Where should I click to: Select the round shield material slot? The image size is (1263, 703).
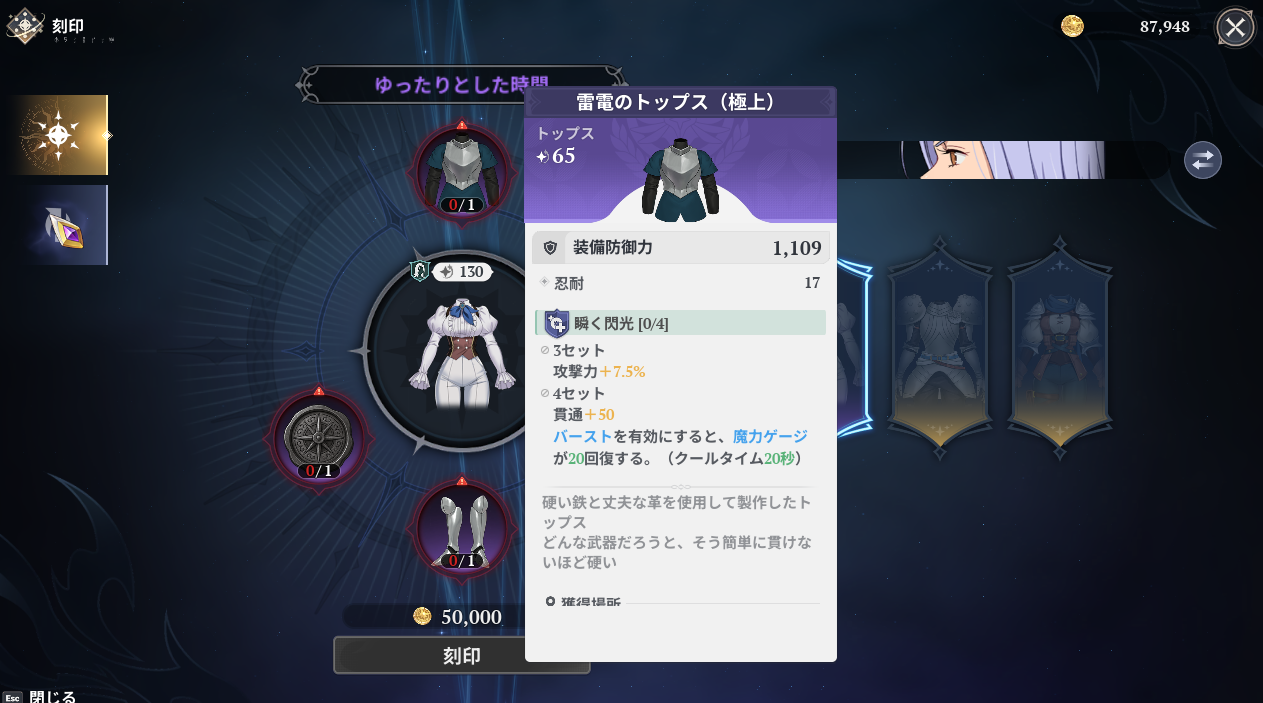pos(319,437)
